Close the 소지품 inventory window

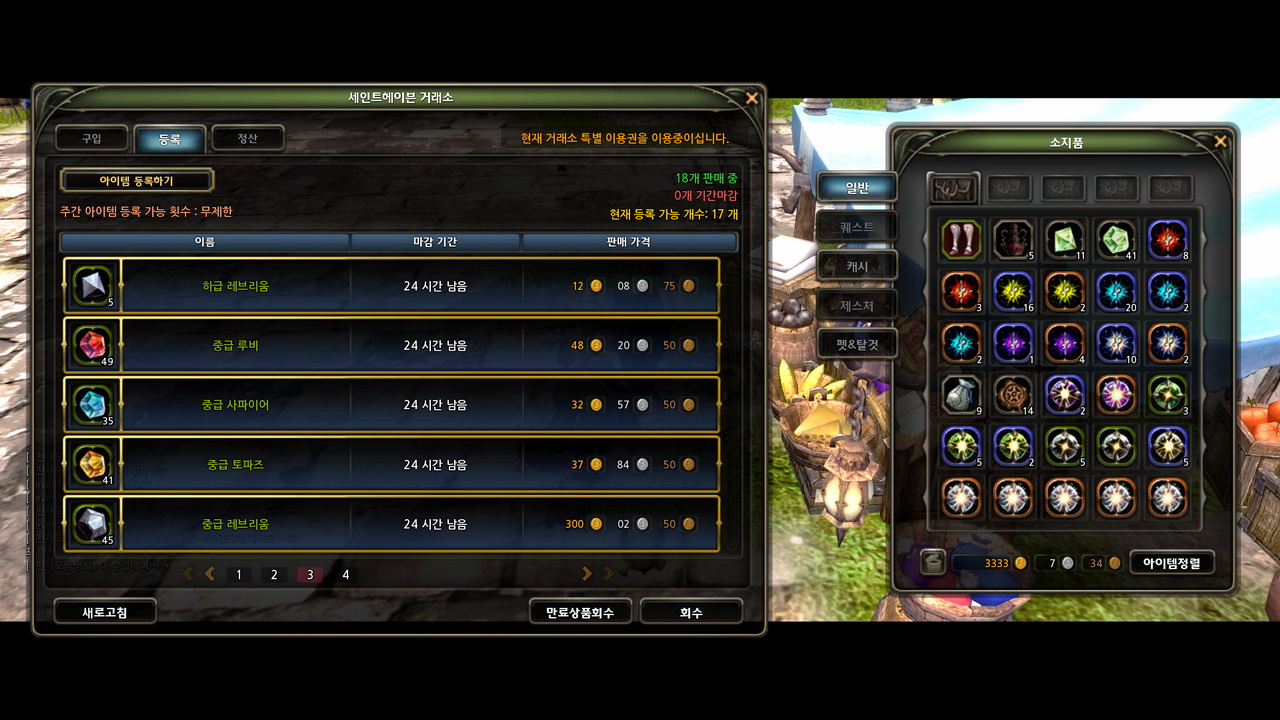point(1220,142)
